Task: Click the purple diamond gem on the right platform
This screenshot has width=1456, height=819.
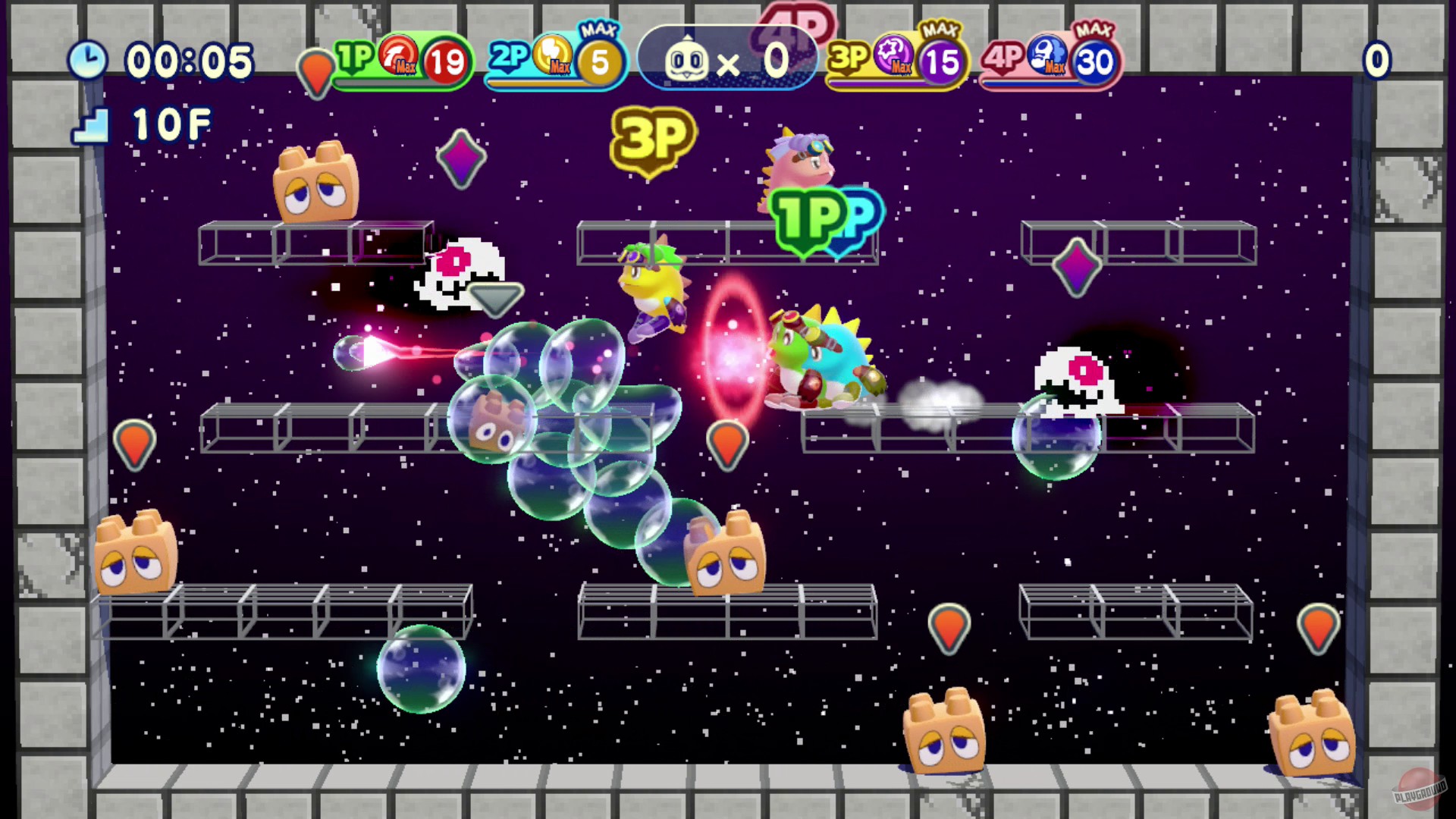Action: [1077, 265]
